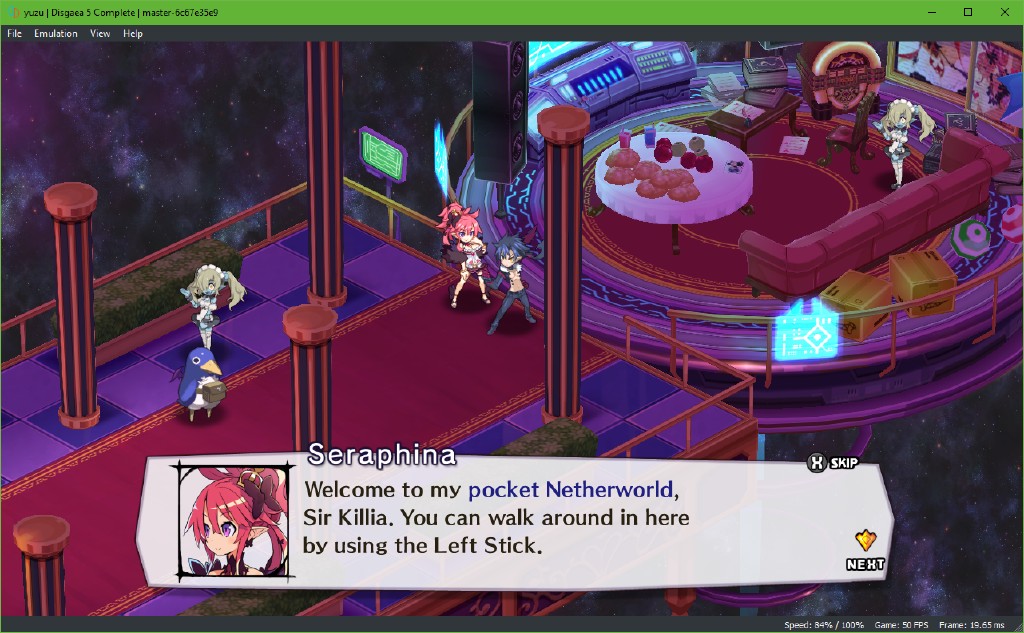Minimize the yuzu window
The image size is (1024, 633).
coord(932,12)
